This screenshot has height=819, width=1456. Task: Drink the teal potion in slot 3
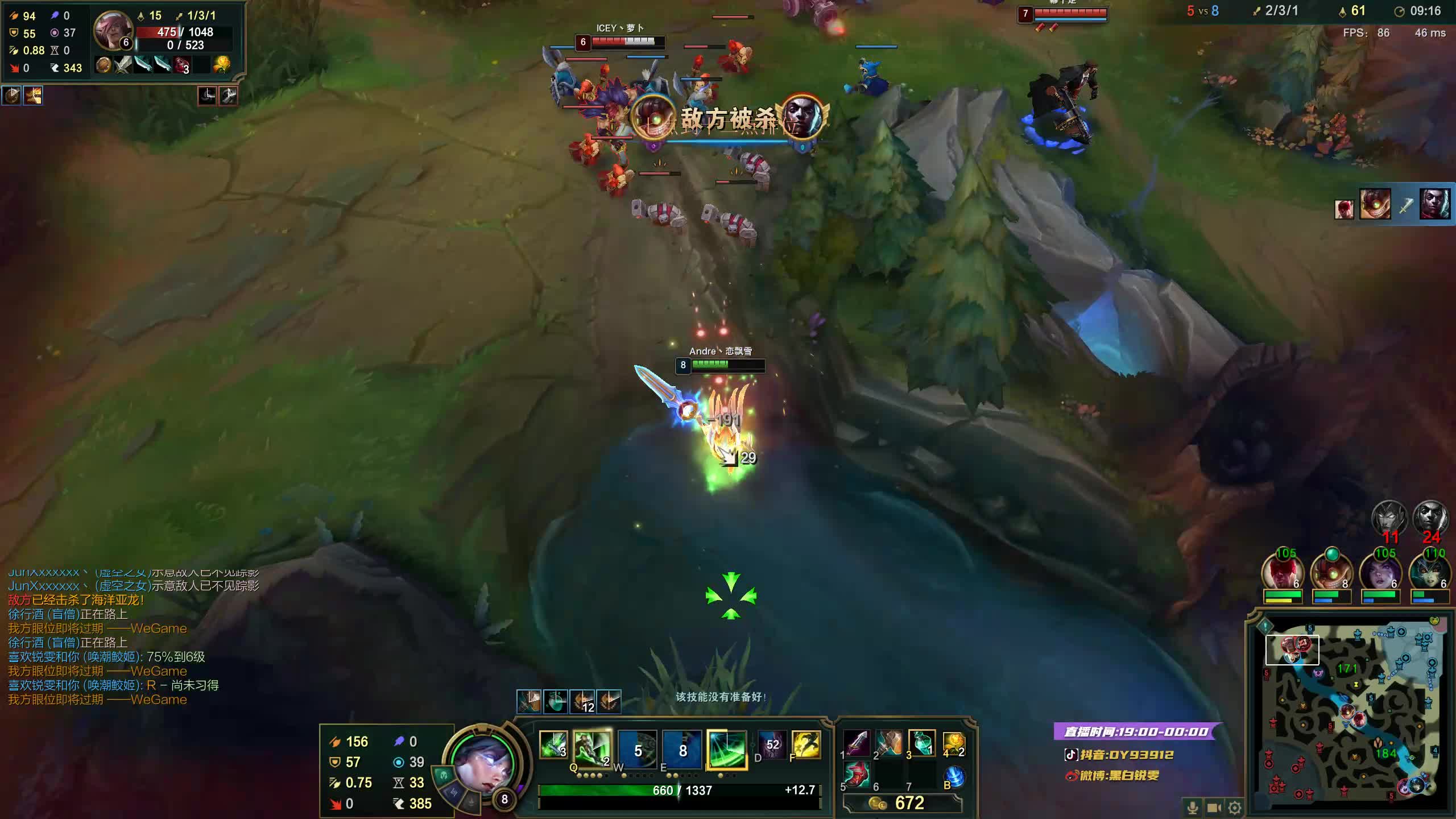pos(921,743)
